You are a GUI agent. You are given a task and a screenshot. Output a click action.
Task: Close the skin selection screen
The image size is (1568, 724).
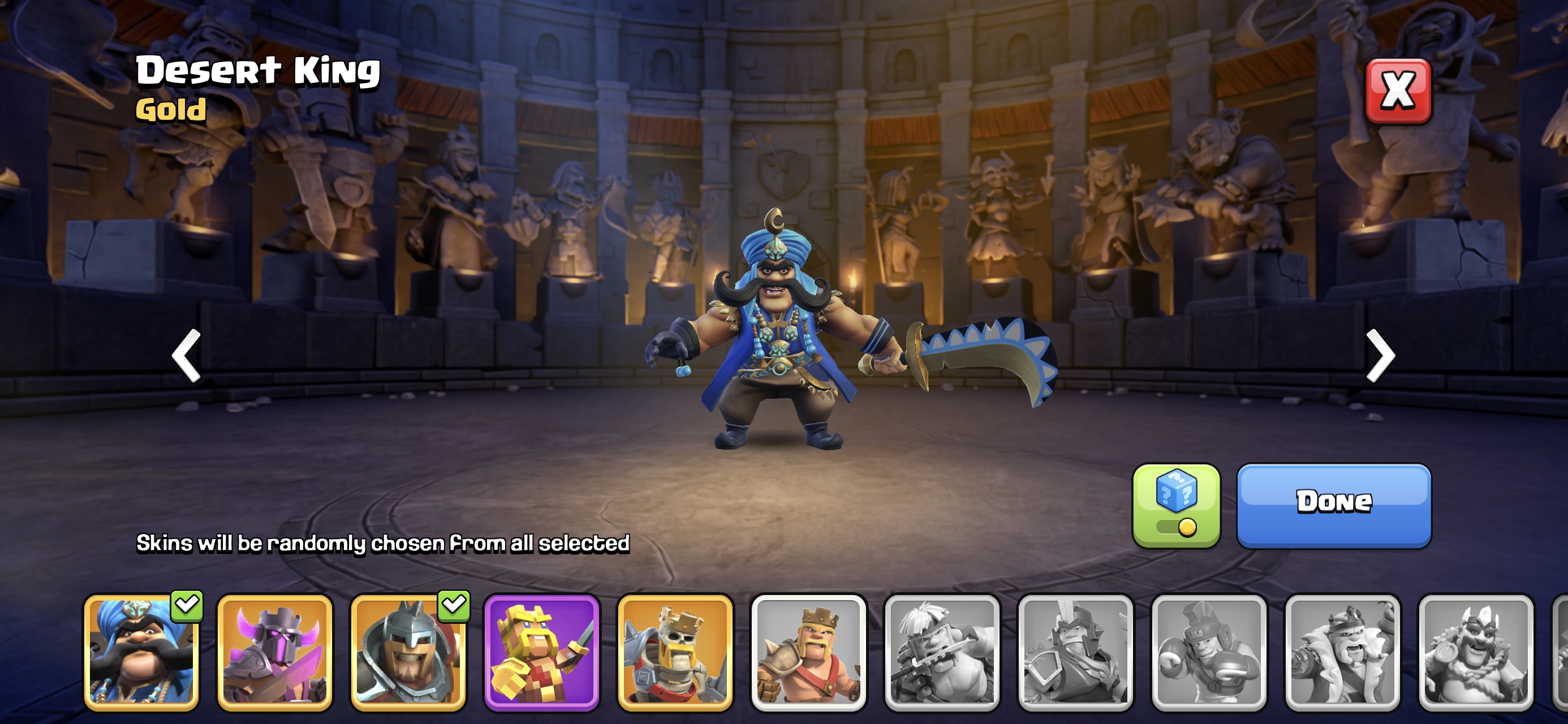click(1398, 91)
